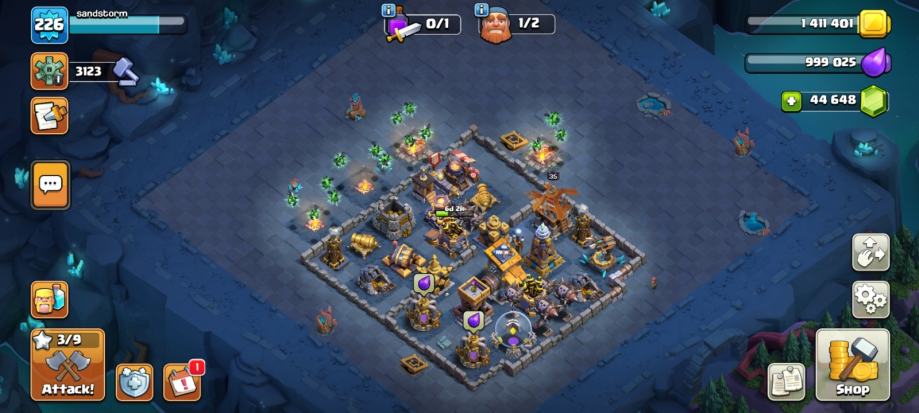Open the settings gears menu
This screenshot has width=919, height=413.
pyautogui.click(x=870, y=298)
